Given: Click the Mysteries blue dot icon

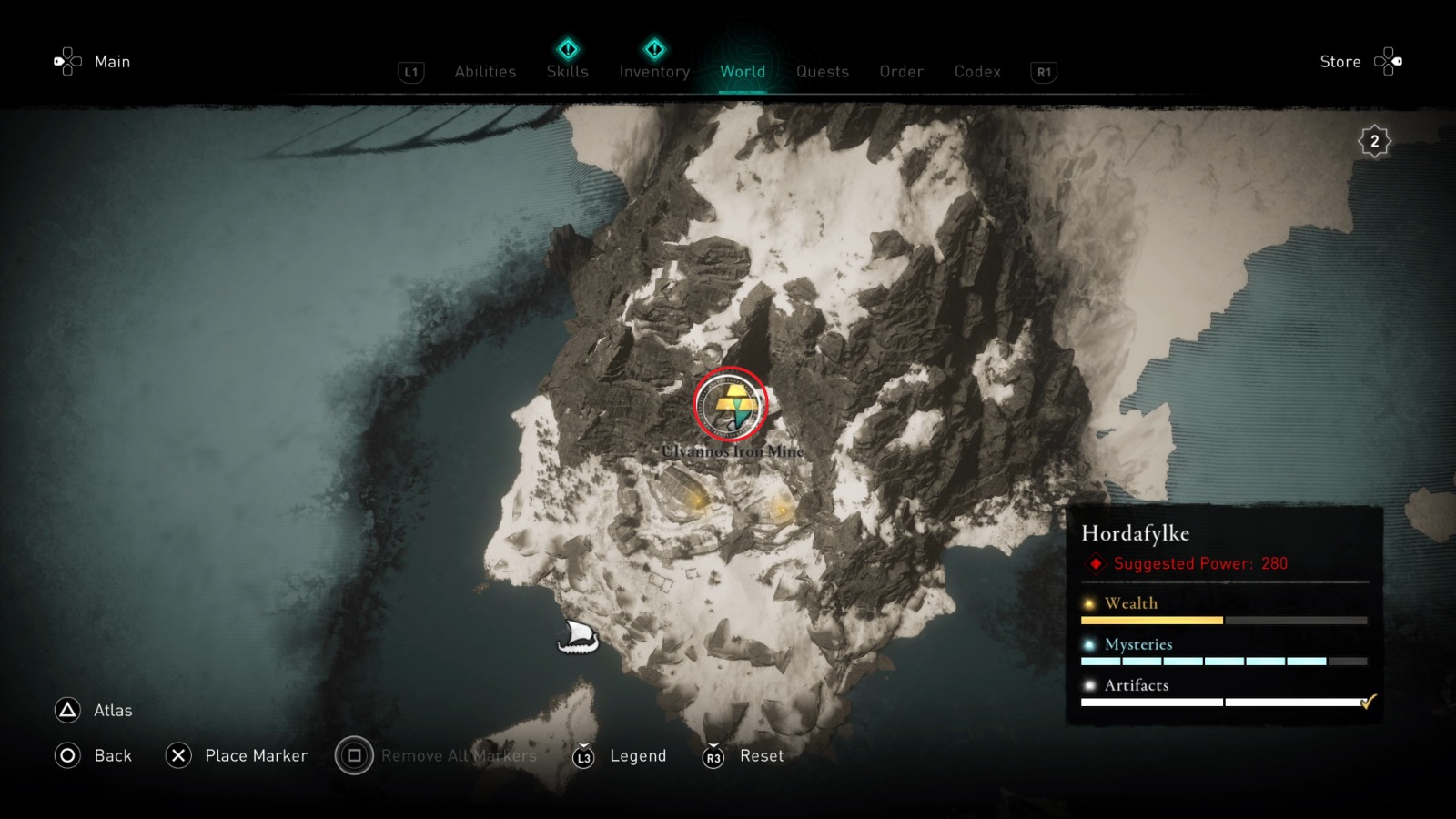Looking at the screenshot, I should [x=1088, y=644].
